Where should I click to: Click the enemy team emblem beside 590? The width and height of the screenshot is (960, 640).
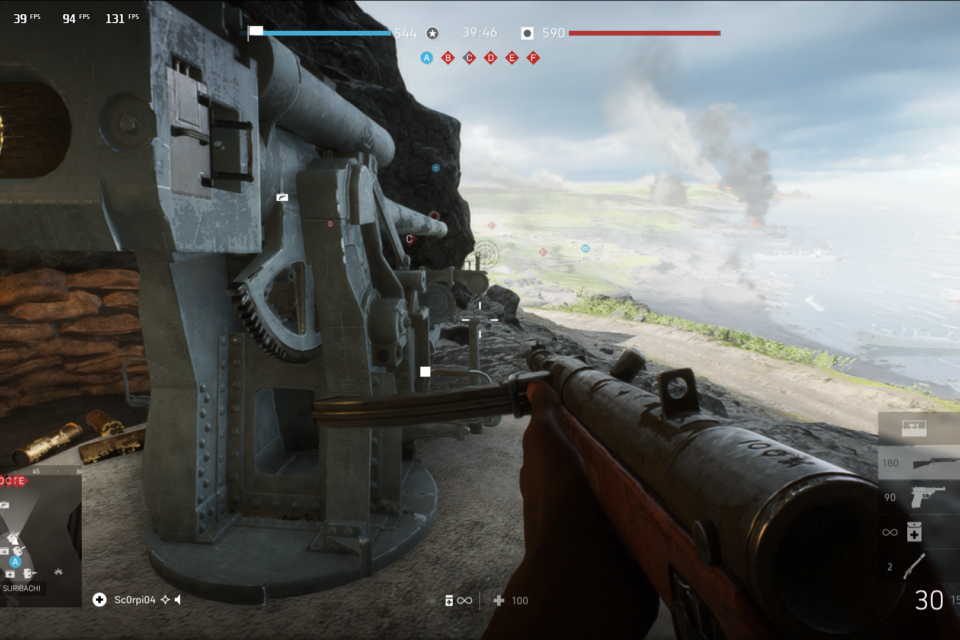pyautogui.click(x=526, y=33)
